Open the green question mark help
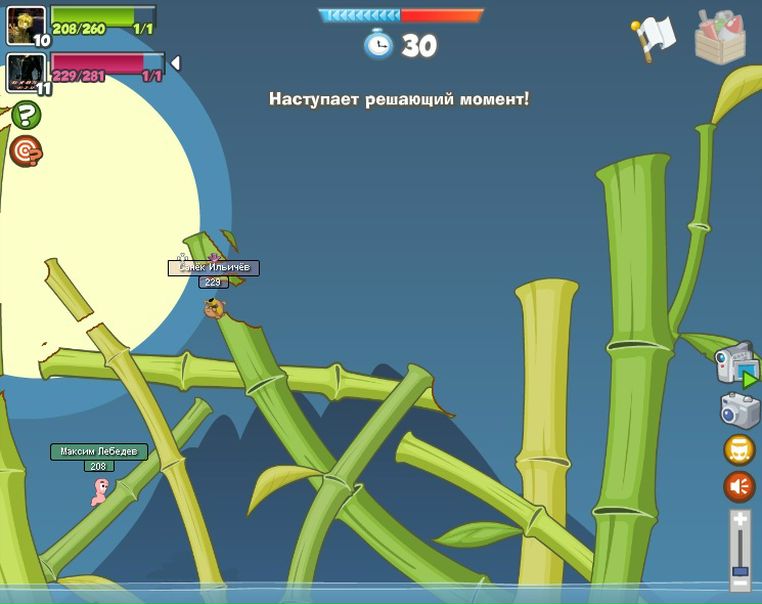The width and height of the screenshot is (762, 604). click(25, 115)
